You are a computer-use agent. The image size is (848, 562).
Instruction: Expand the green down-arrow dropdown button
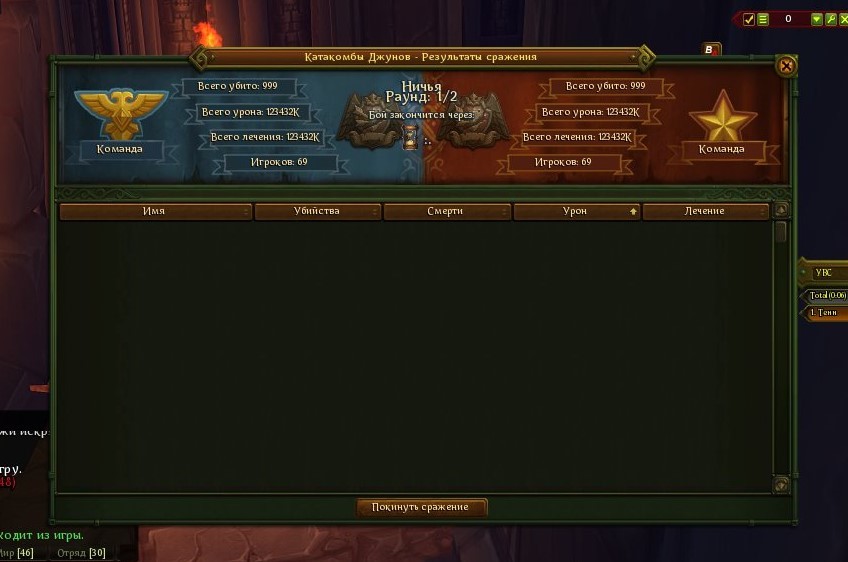tap(817, 19)
